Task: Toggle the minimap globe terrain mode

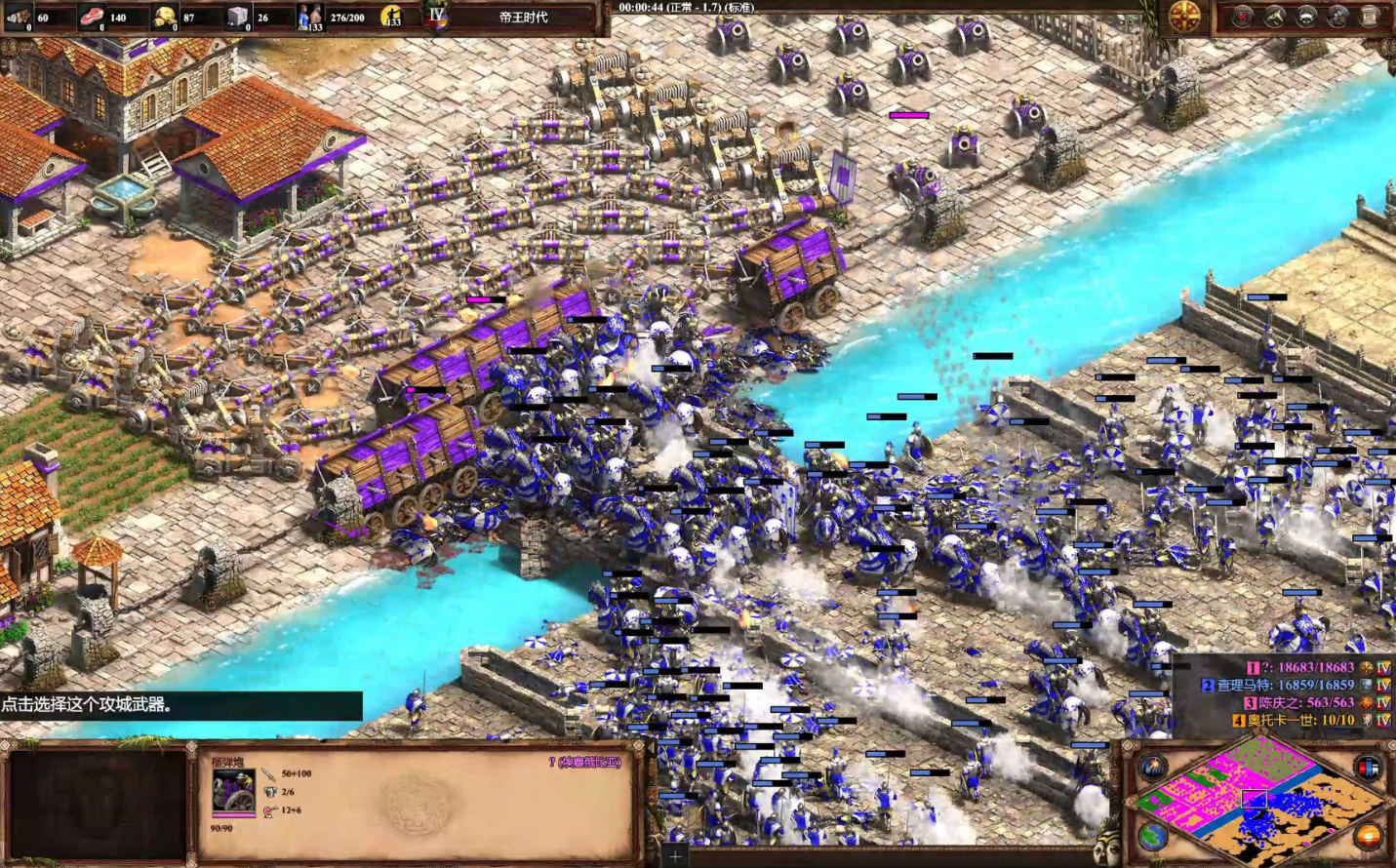Action: pos(1153,836)
